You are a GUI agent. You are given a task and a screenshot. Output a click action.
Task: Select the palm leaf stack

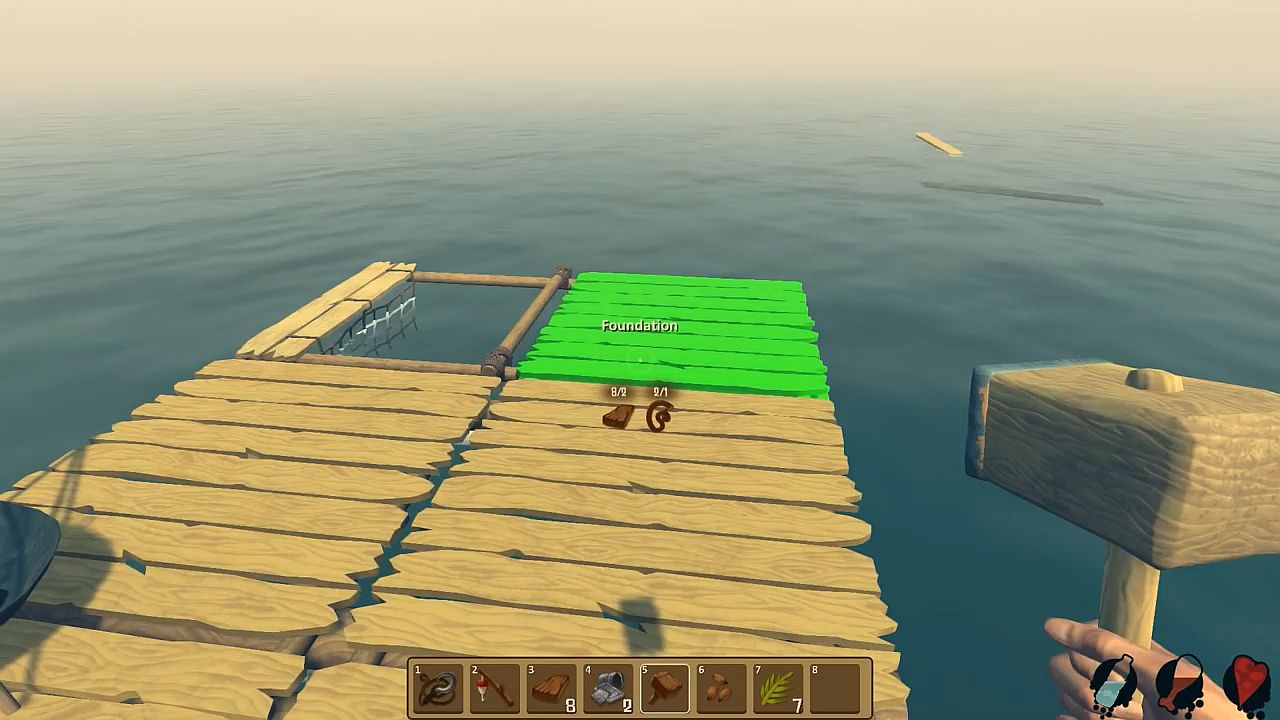(779, 688)
